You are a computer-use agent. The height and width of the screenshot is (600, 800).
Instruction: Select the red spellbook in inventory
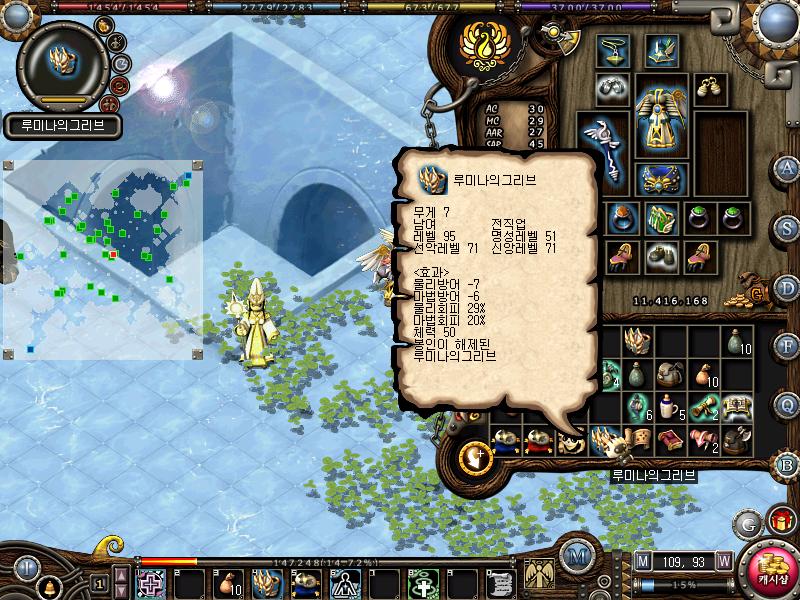point(669,437)
